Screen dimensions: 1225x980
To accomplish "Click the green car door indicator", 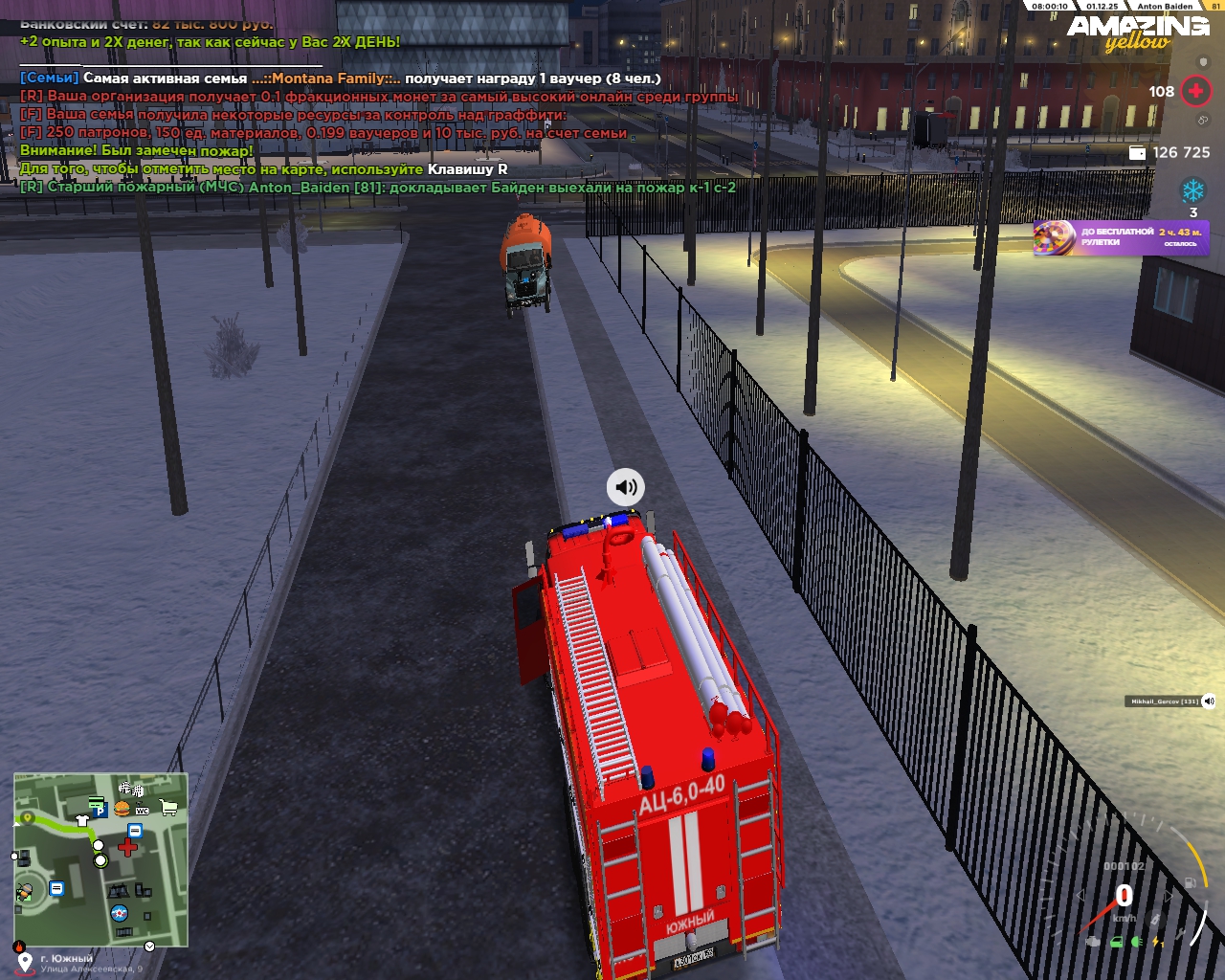I will click(1116, 942).
